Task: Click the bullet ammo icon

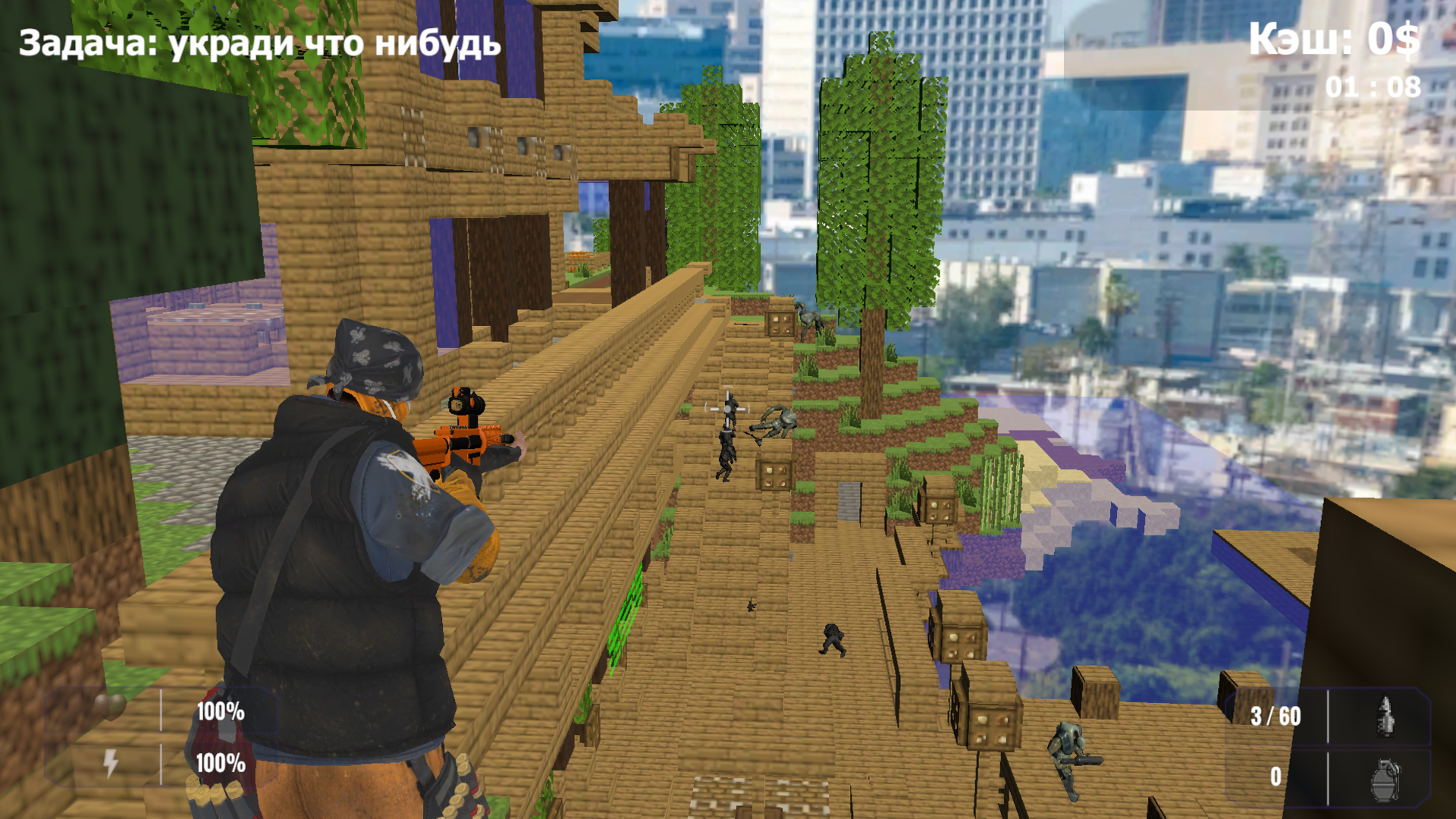Action: click(x=1385, y=714)
